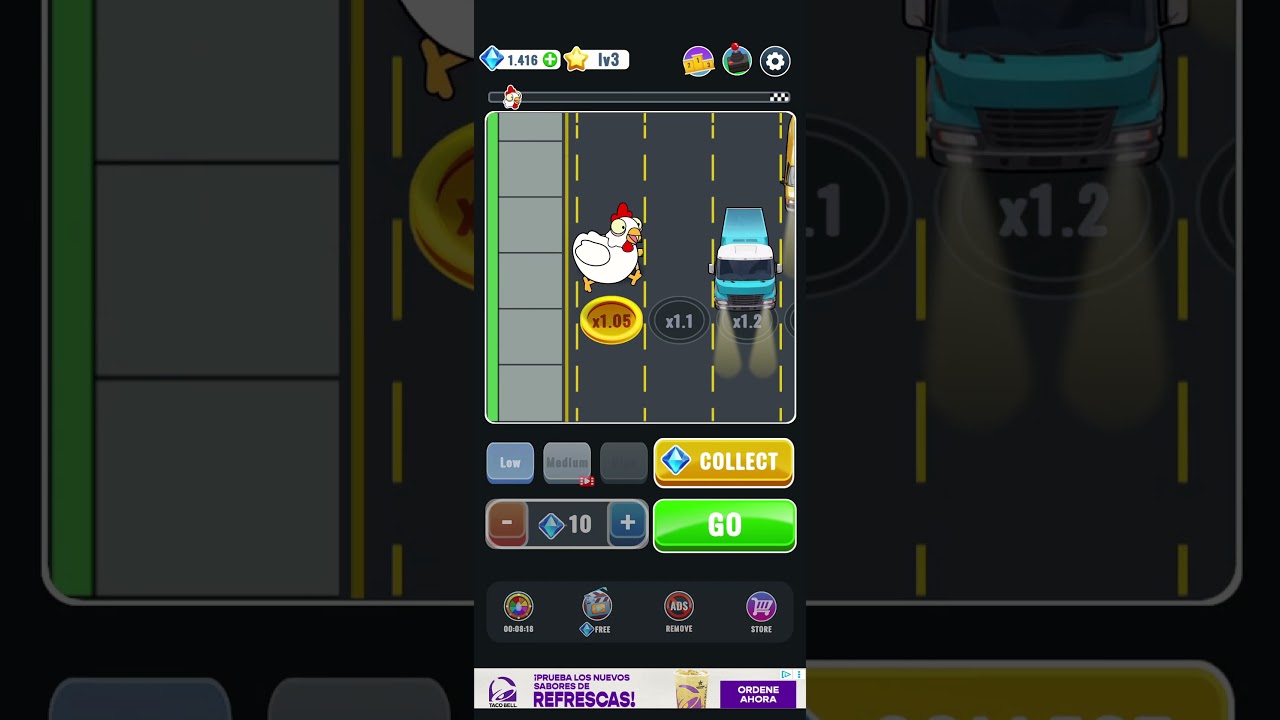Open the Store cart icon
The image size is (1280, 720).
[761, 607]
